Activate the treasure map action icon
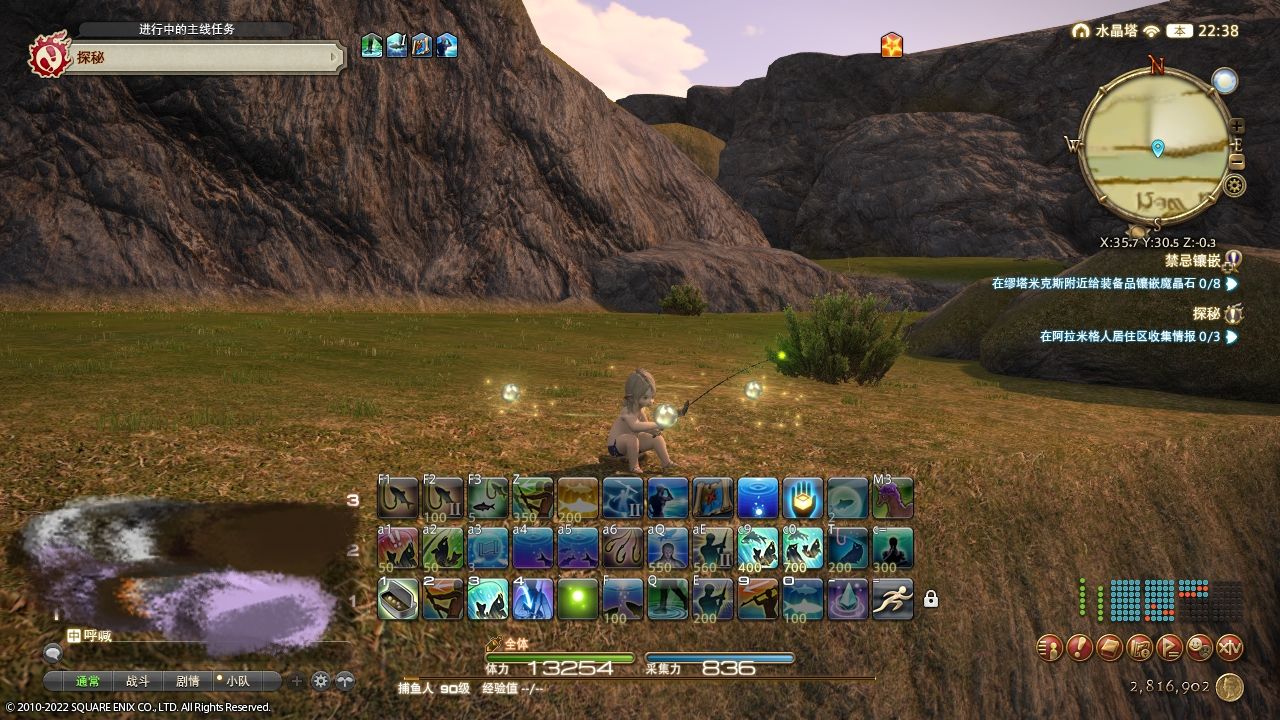This screenshot has width=1280, height=720. [x=712, y=497]
